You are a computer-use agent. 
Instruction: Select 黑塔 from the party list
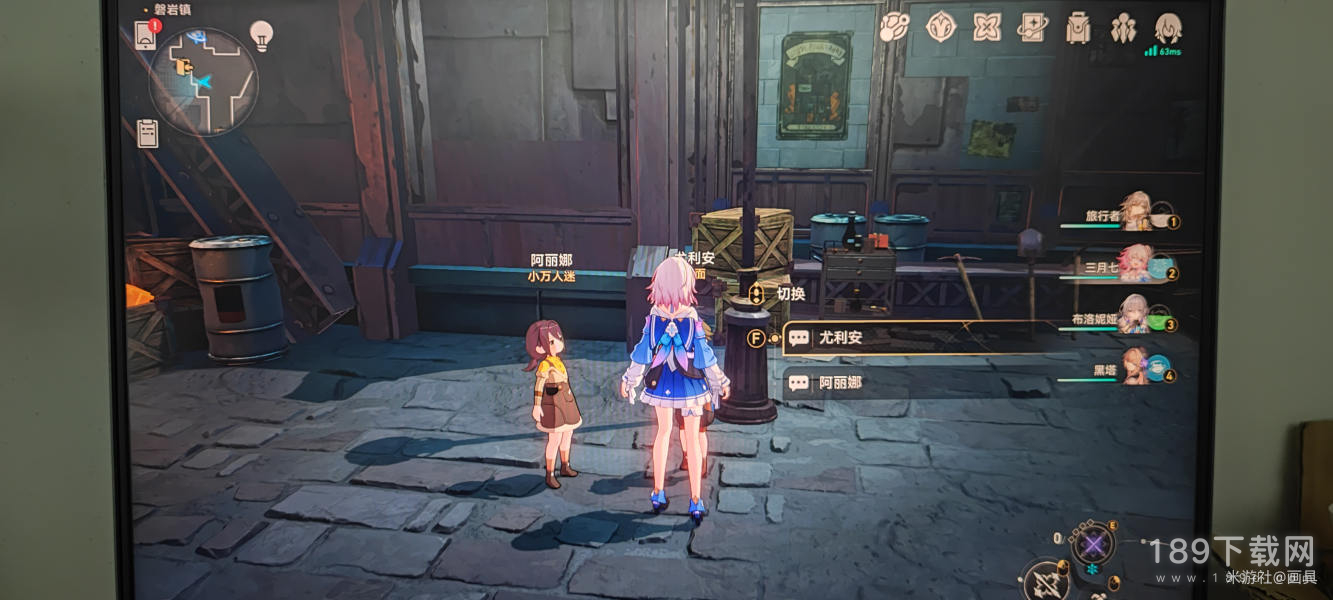pos(1134,370)
